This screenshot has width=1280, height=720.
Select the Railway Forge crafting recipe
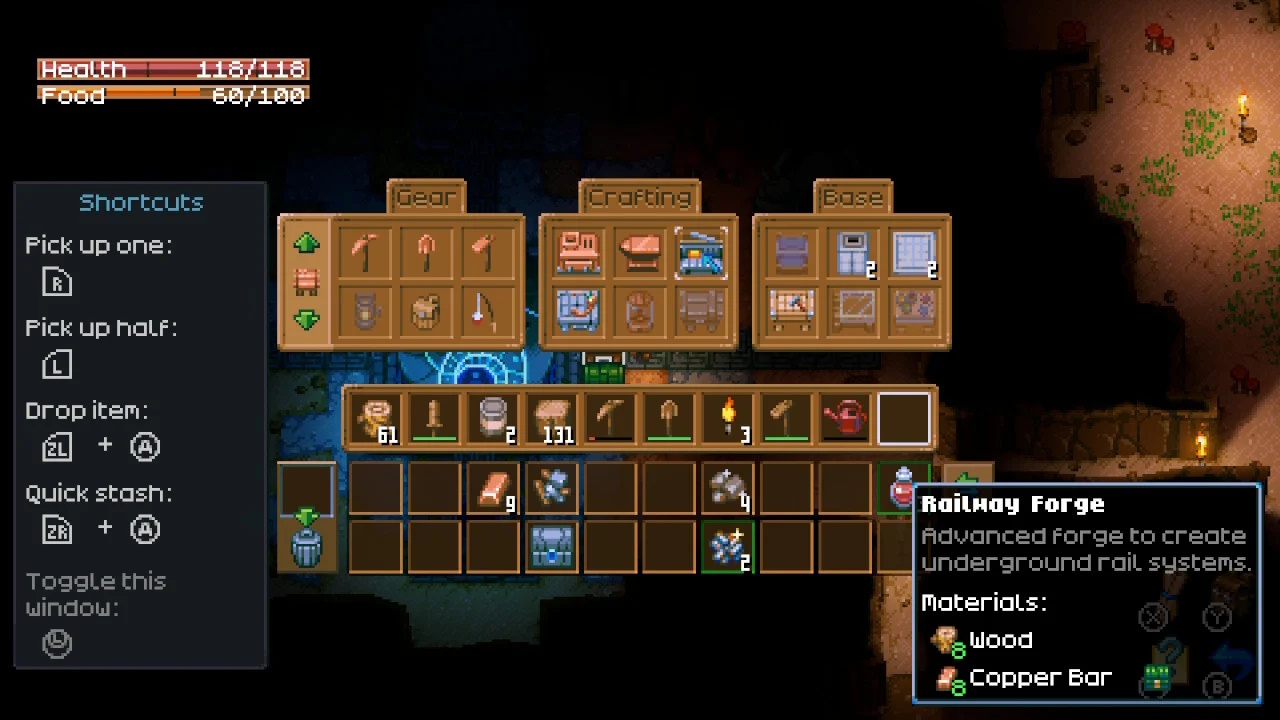700,253
